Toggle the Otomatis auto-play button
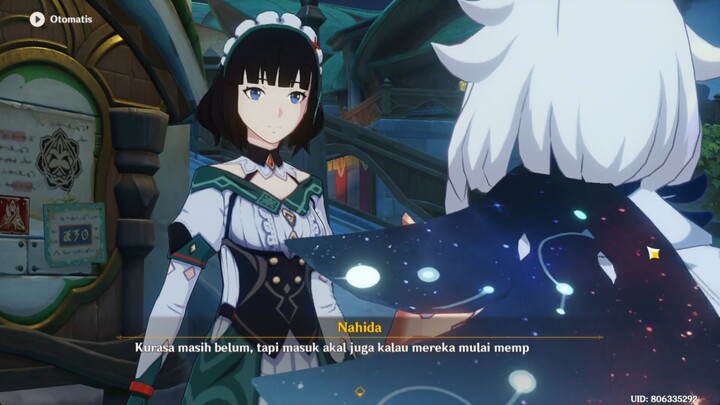Image resolution: width=720 pixels, height=405 pixels. [x=38, y=18]
